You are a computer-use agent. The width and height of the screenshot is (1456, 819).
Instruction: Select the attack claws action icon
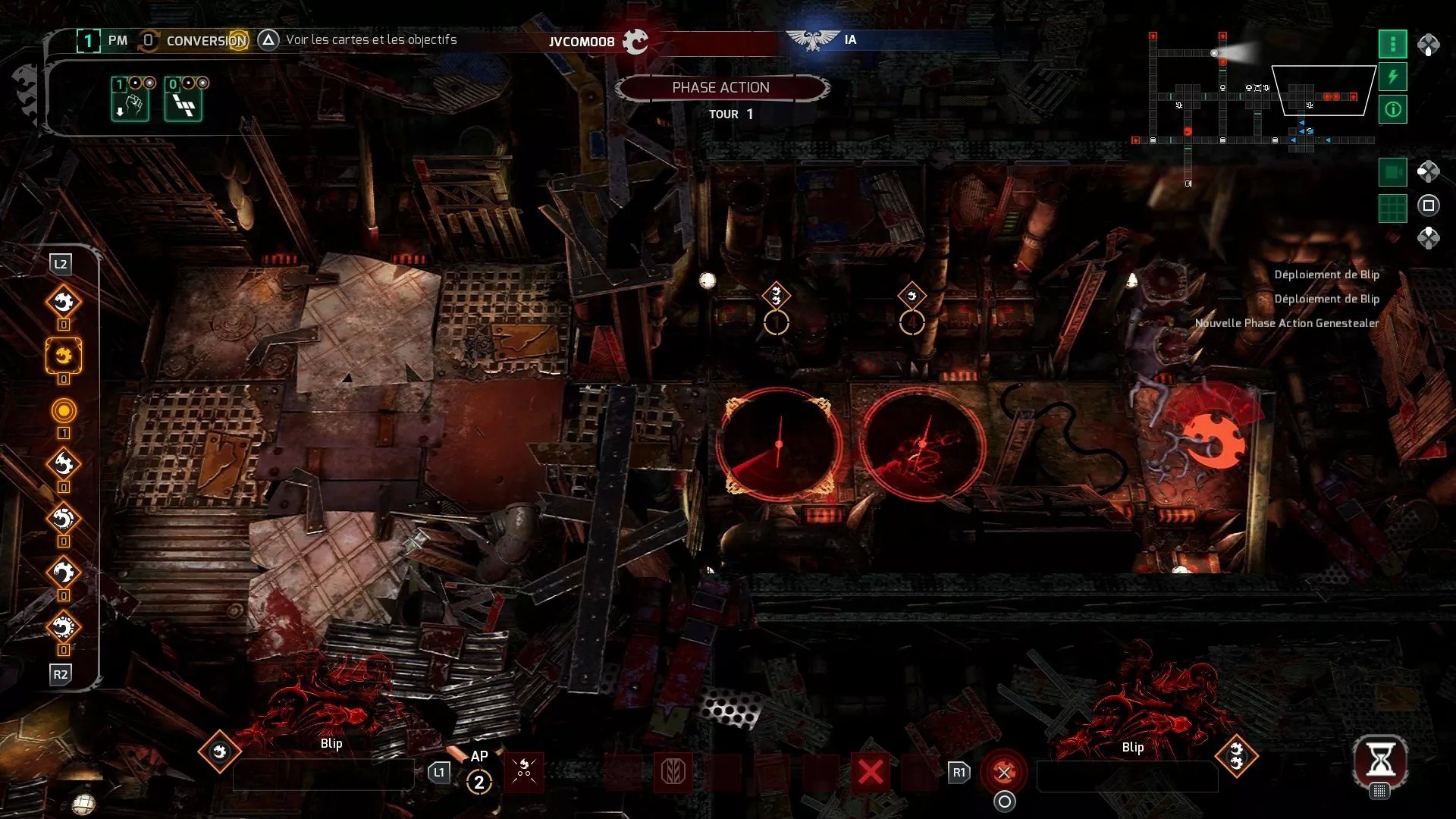(524, 771)
